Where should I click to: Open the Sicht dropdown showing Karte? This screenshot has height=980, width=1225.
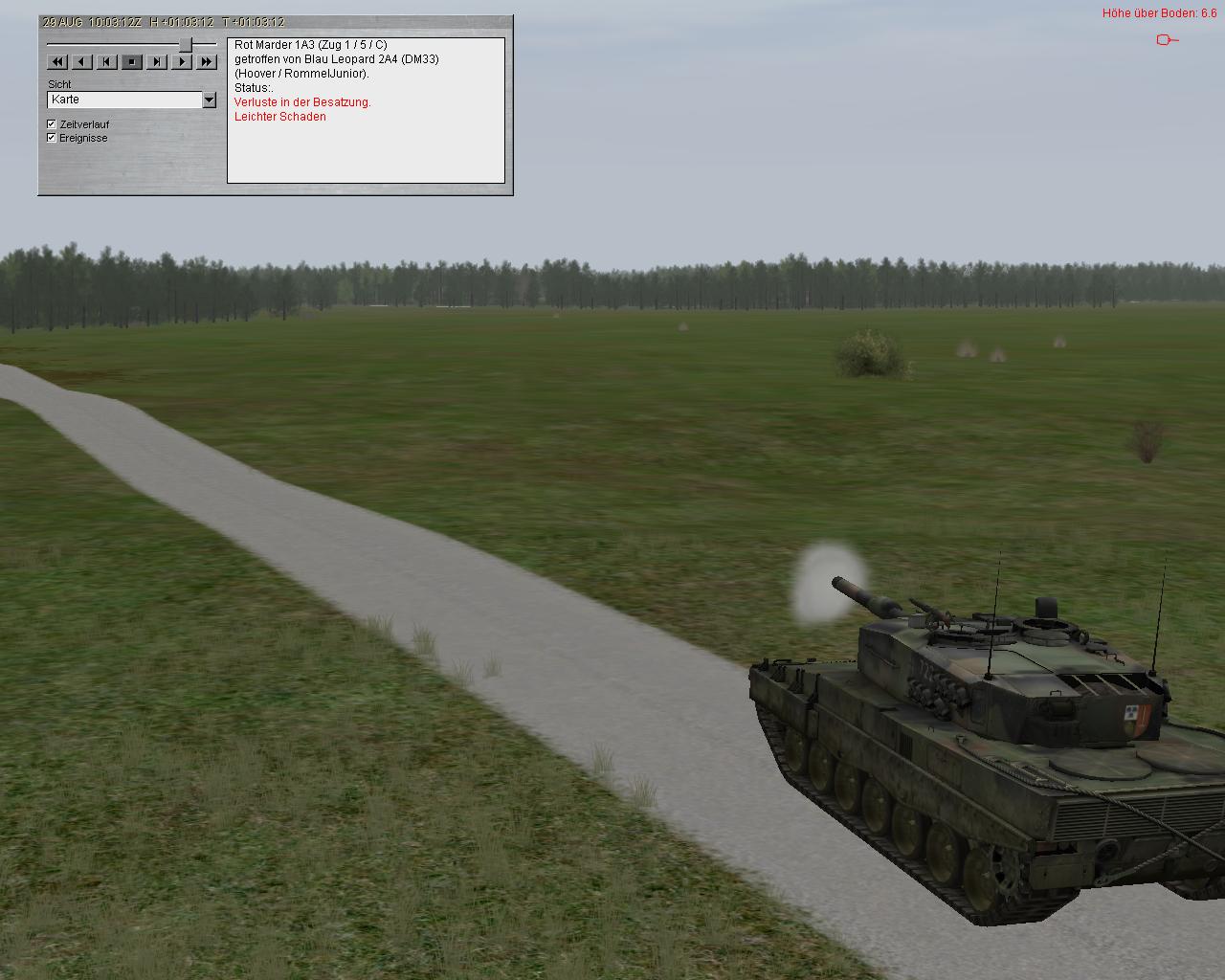point(209,100)
